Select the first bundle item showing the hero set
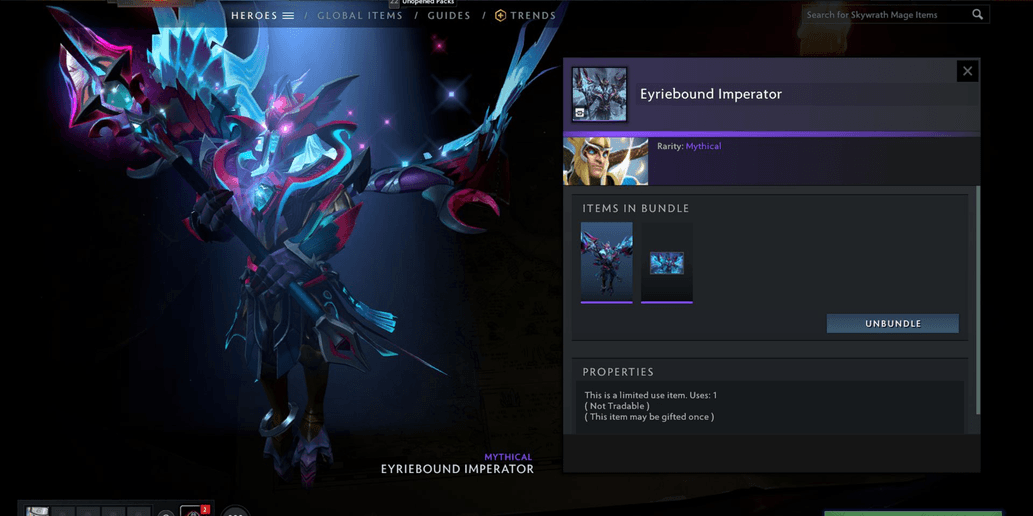 [607, 262]
